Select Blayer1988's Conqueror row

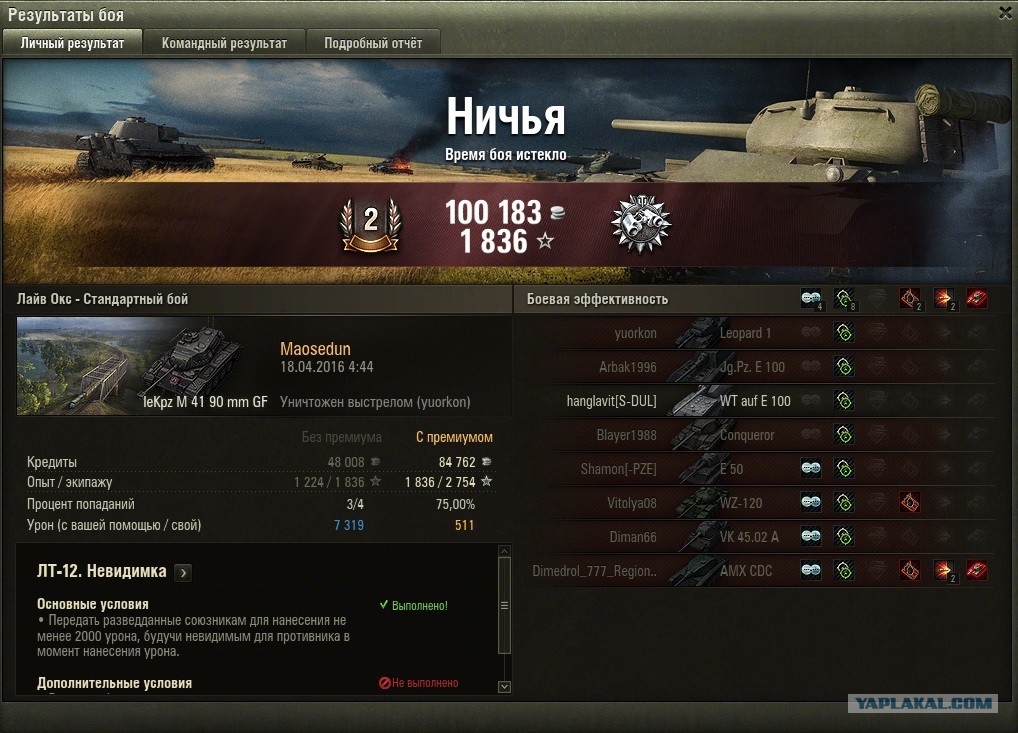tap(755, 435)
